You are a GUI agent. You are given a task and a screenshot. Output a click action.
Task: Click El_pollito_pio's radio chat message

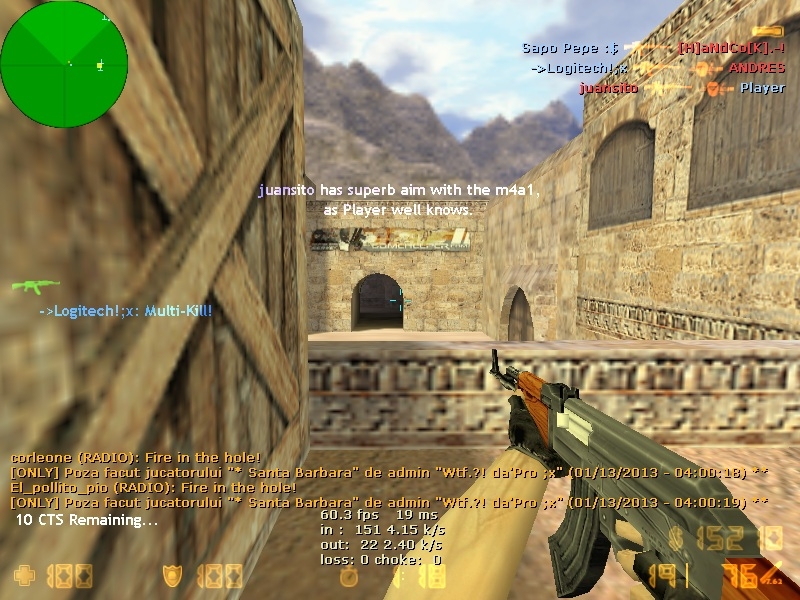point(153,487)
